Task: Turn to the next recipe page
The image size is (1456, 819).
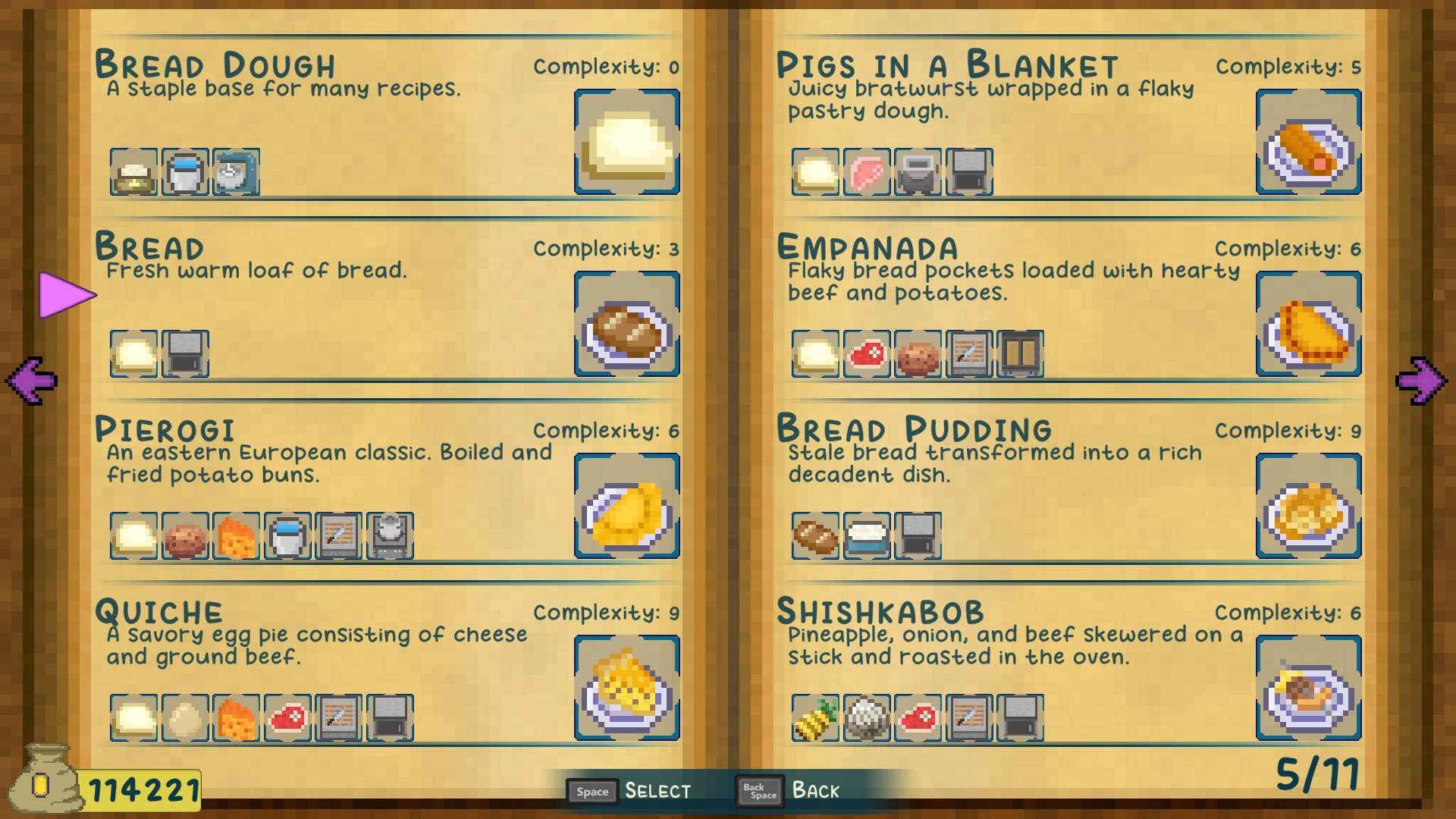Action: pos(1421,380)
